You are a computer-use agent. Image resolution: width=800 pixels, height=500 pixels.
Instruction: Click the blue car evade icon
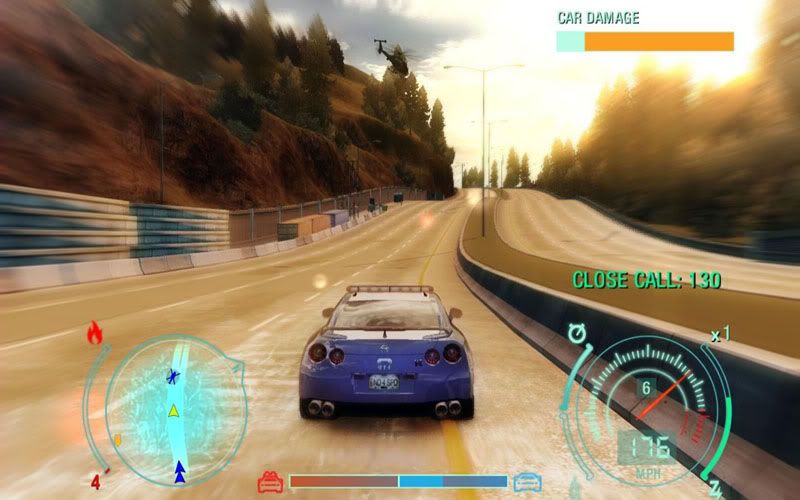527,483
